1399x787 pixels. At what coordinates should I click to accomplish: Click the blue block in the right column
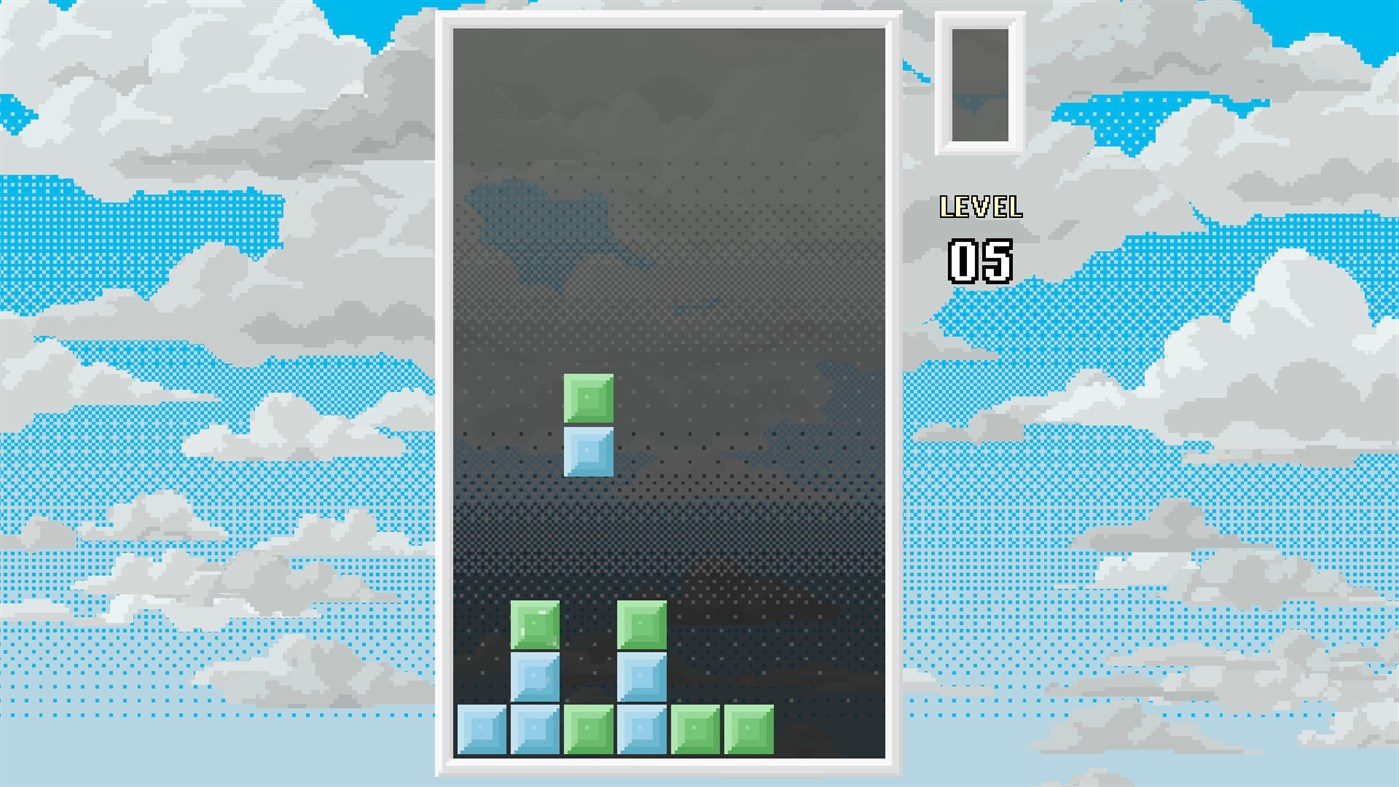tap(642, 676)
